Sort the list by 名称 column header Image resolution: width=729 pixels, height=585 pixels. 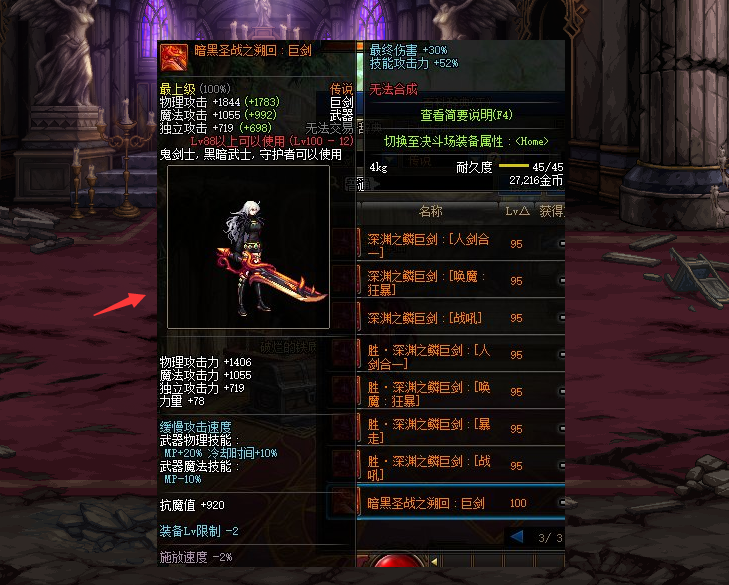coord(430,212)
